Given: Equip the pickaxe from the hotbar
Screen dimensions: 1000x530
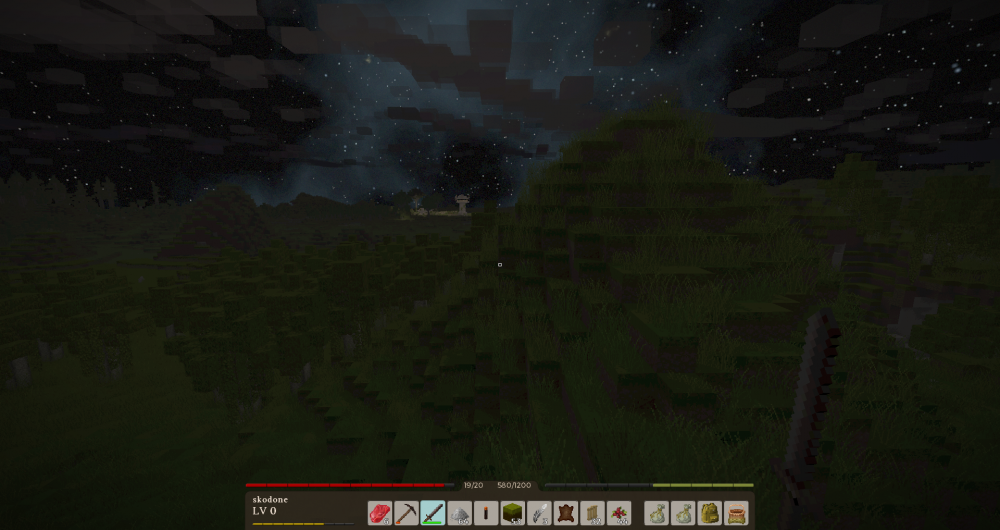Looking at the screenshot, I should (x=406, y=513).
